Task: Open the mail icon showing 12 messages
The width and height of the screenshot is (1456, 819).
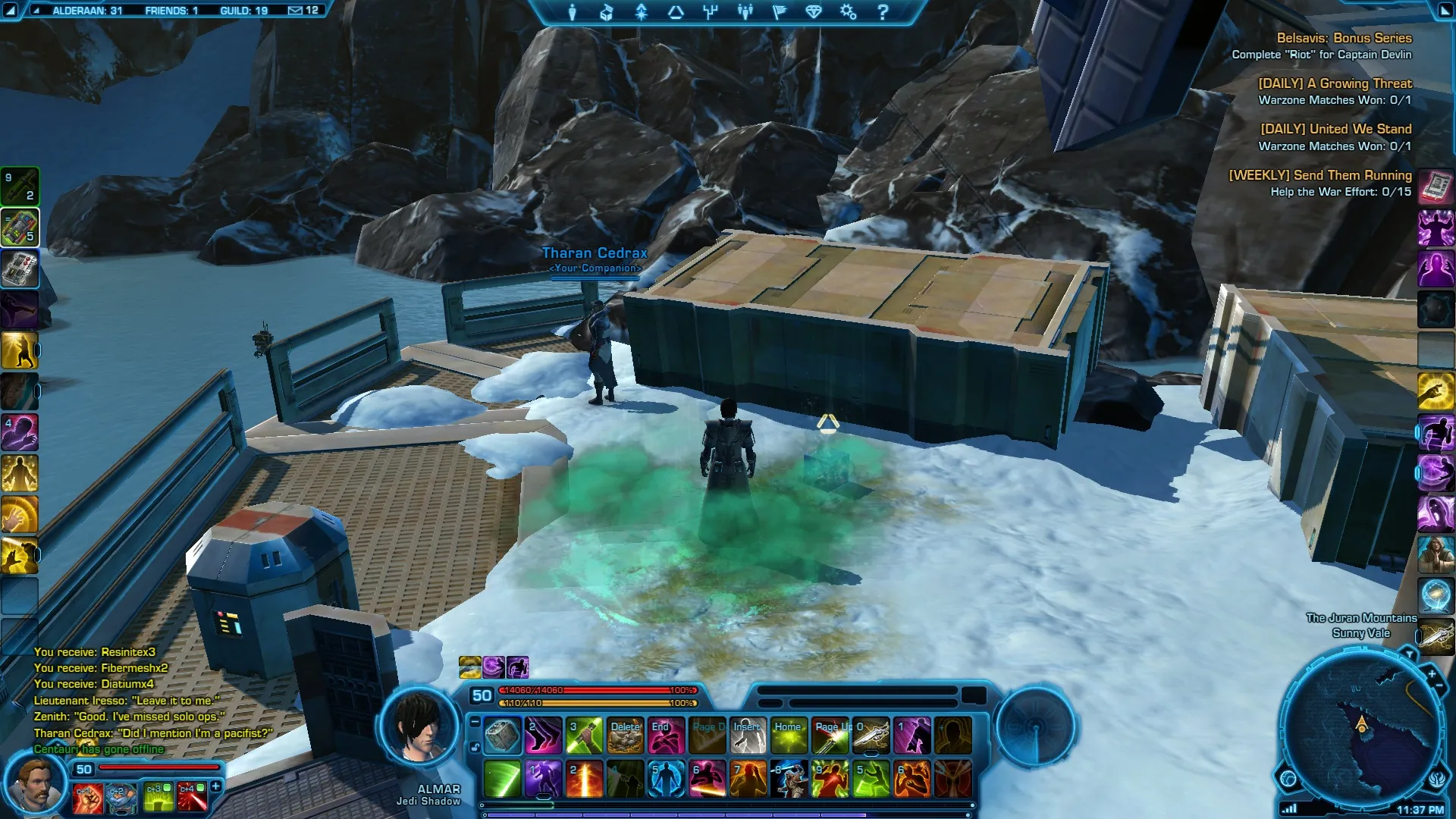Action: (296, 11)
